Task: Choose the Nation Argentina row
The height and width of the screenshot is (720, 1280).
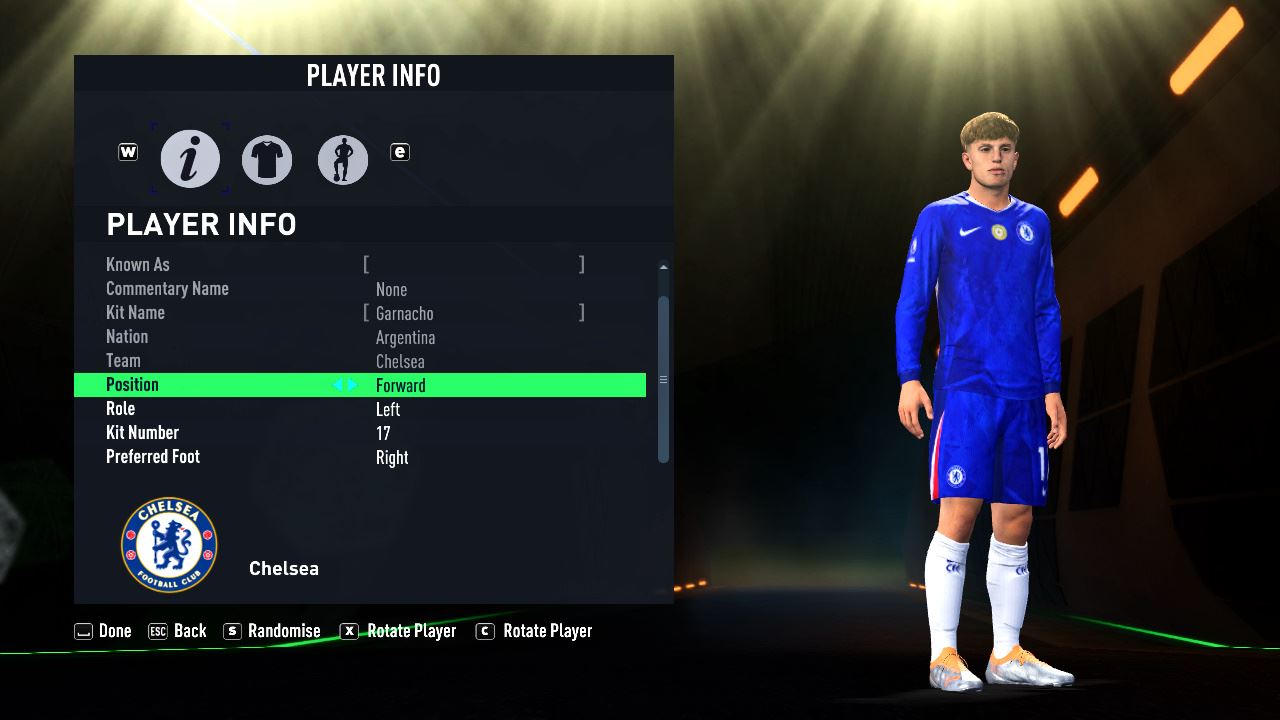Action: (360, 337)
